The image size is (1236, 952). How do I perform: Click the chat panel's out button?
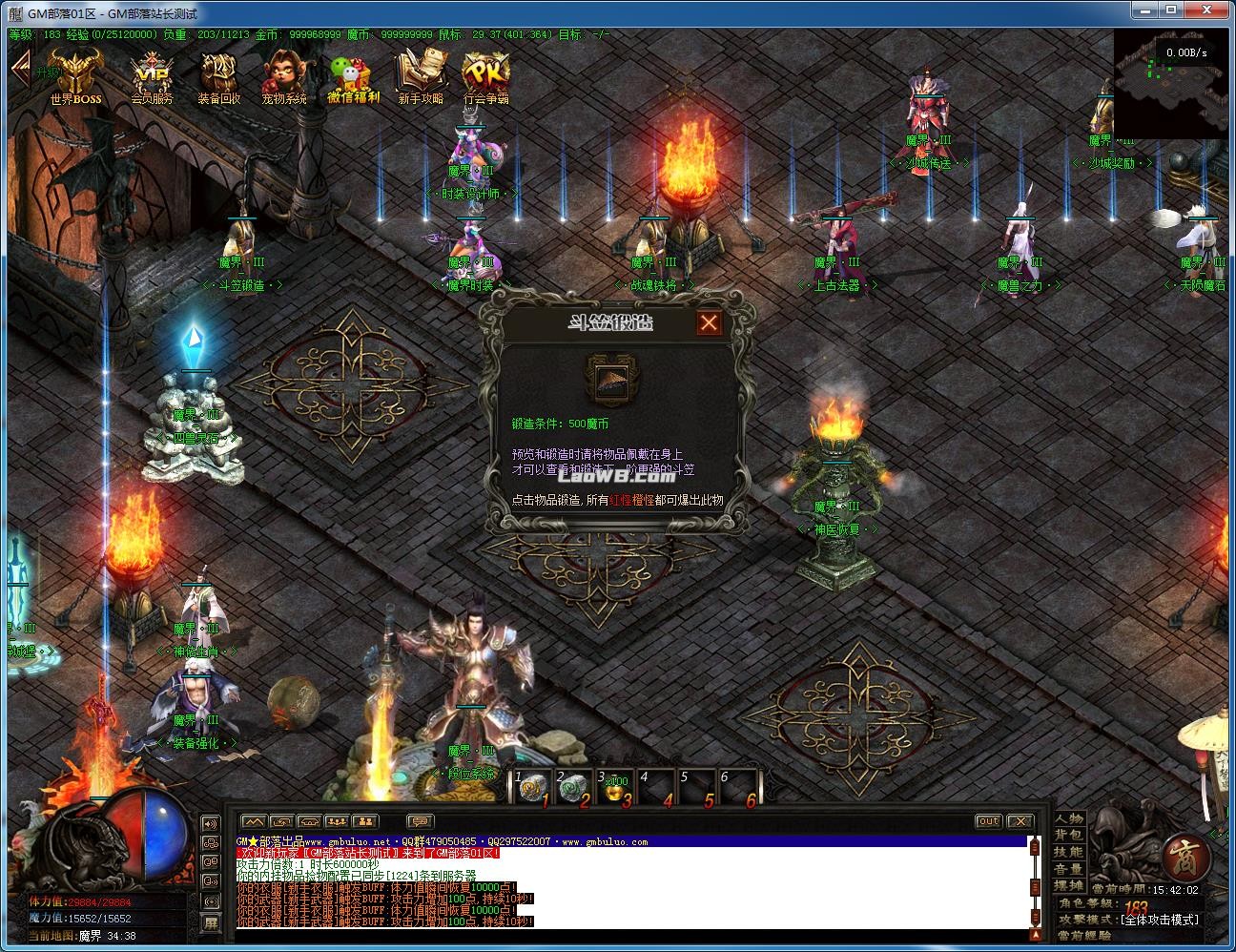tap(988, 821)
